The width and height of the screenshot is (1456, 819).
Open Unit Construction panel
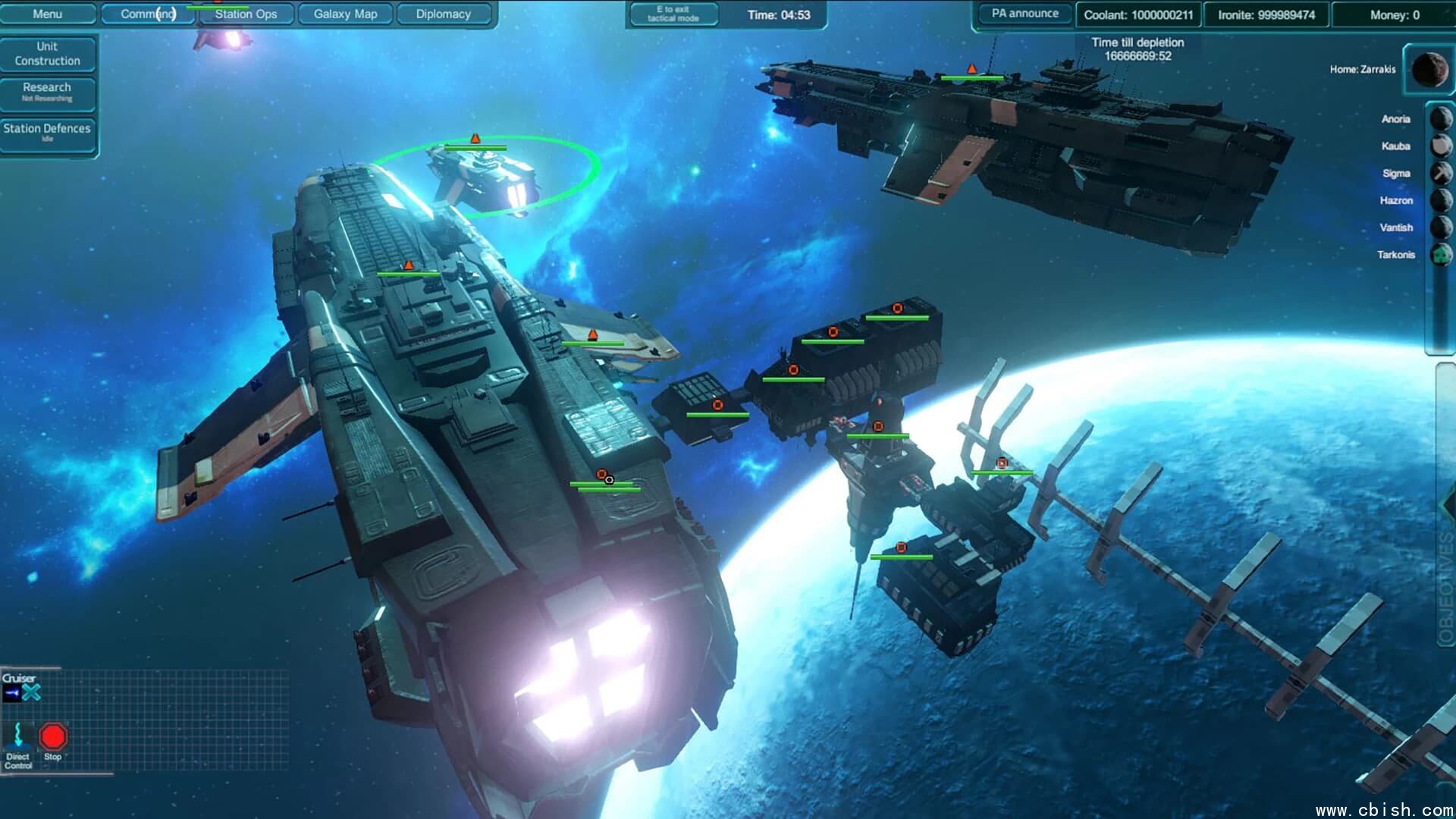[x=49, y=53]
